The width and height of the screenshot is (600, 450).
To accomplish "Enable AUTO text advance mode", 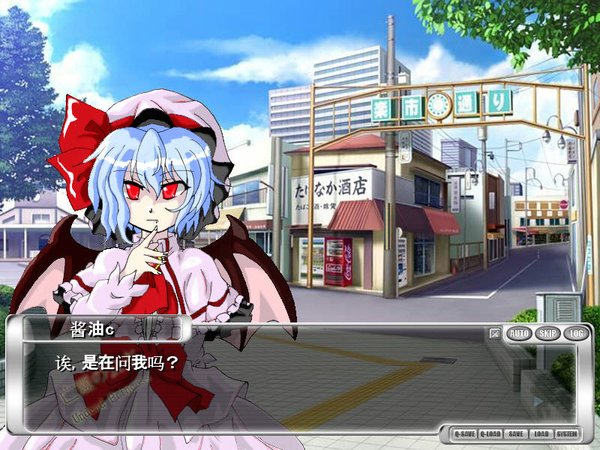I will (519, 333).
